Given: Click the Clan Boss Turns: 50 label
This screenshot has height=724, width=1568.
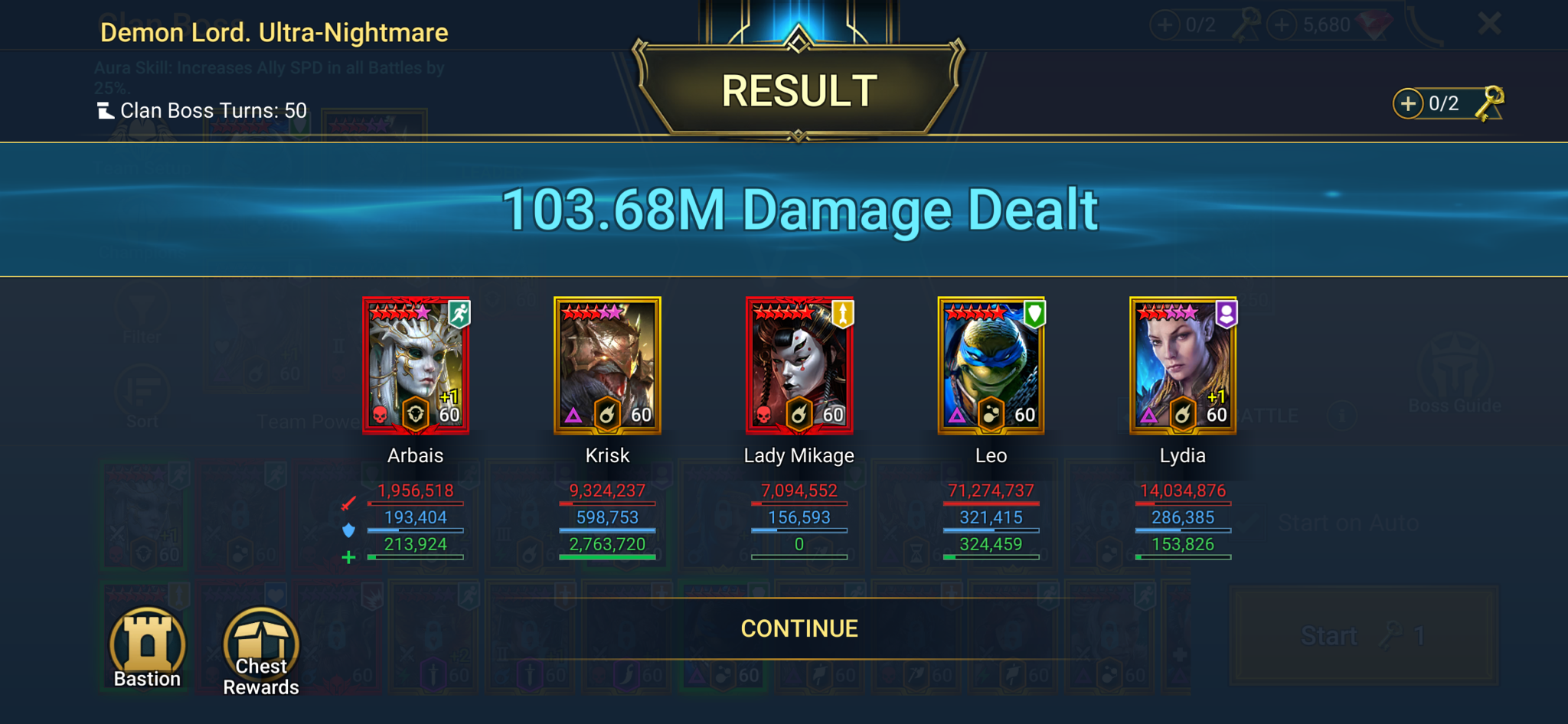Looking at the screenshot, I should point(204,110).
